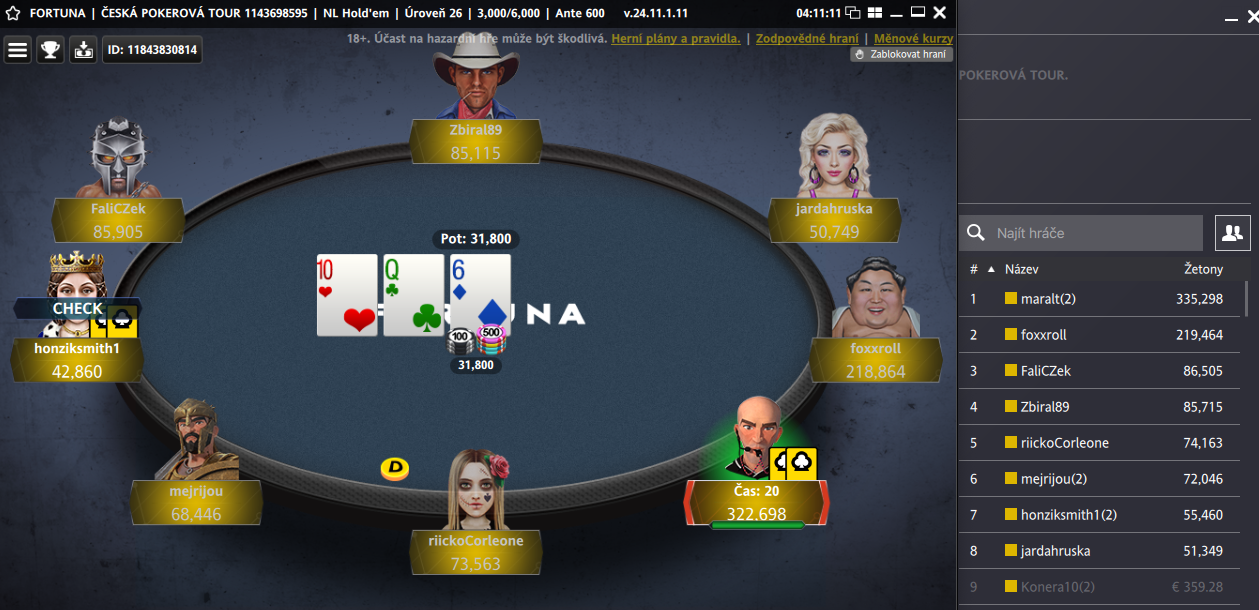Click the 'Zablokovat hraní' button
This screenshot has width=1259, height=610.
coord(901,55)
